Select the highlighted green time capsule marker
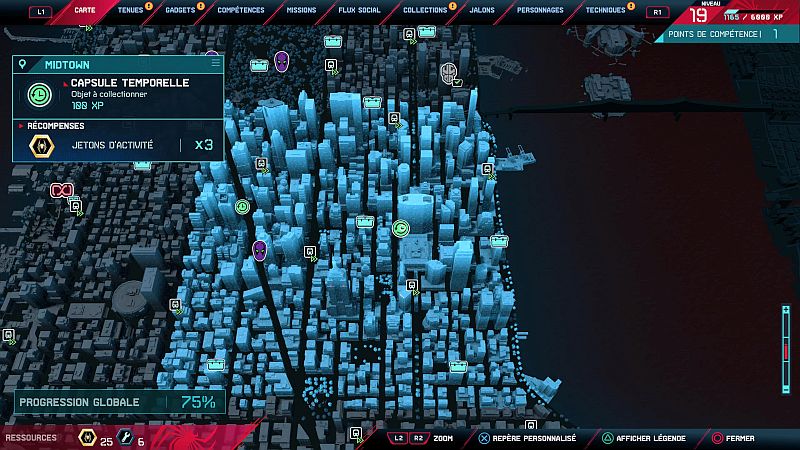This screenshot has height=450, width=800. tap(401, 229)
